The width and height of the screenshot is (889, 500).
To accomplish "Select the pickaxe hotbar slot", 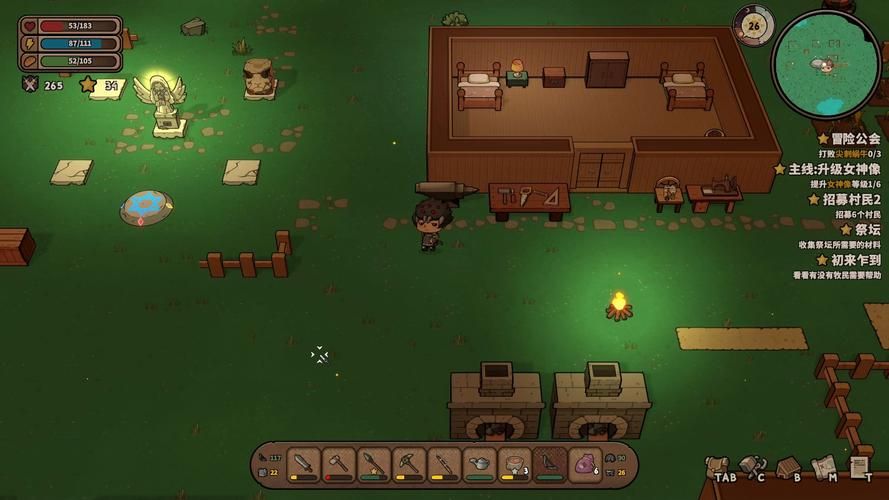I will click(x=409, y=465).
